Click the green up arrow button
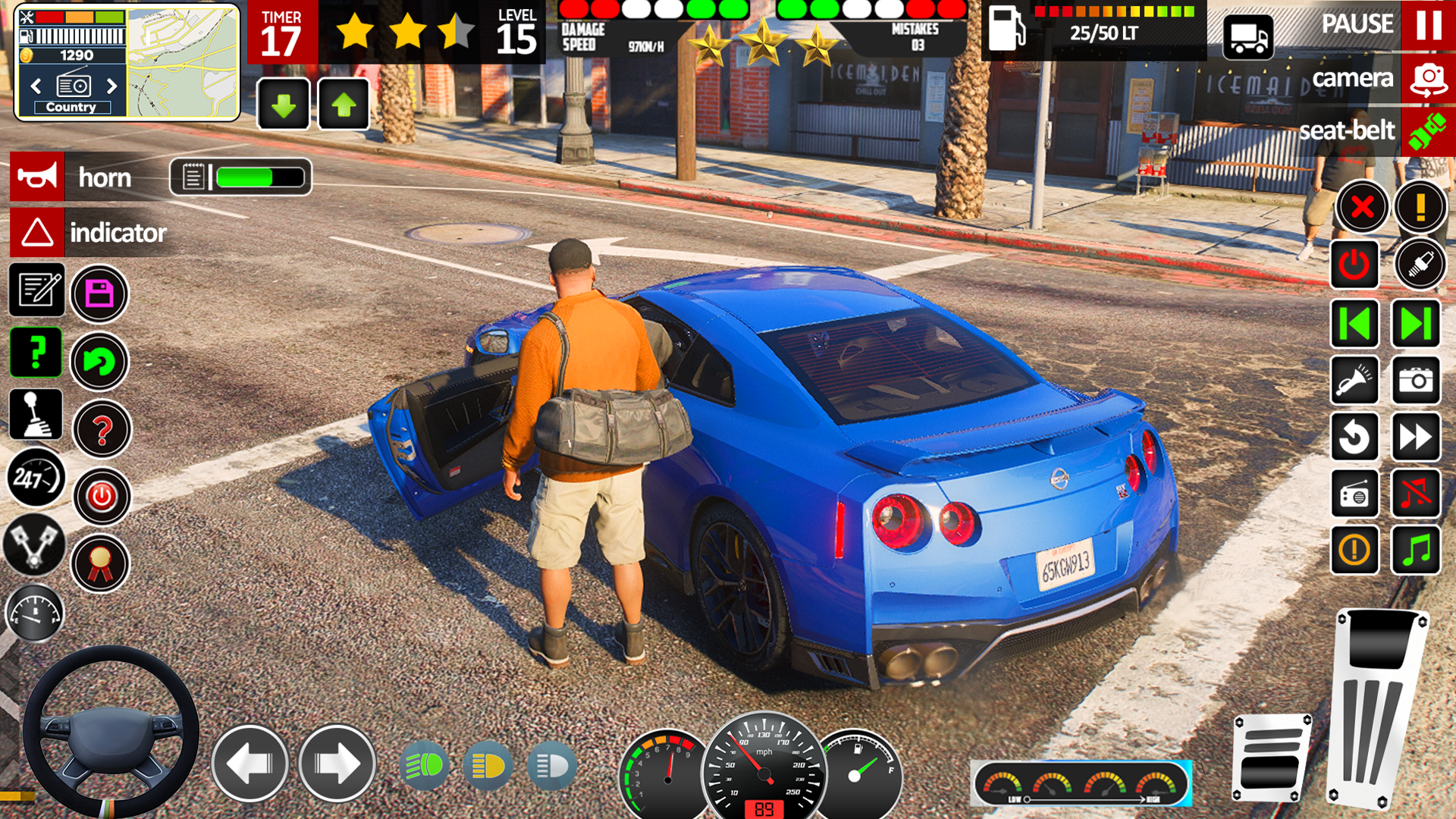Screen dimensions: 1456x819 click(x=344, y=104)
